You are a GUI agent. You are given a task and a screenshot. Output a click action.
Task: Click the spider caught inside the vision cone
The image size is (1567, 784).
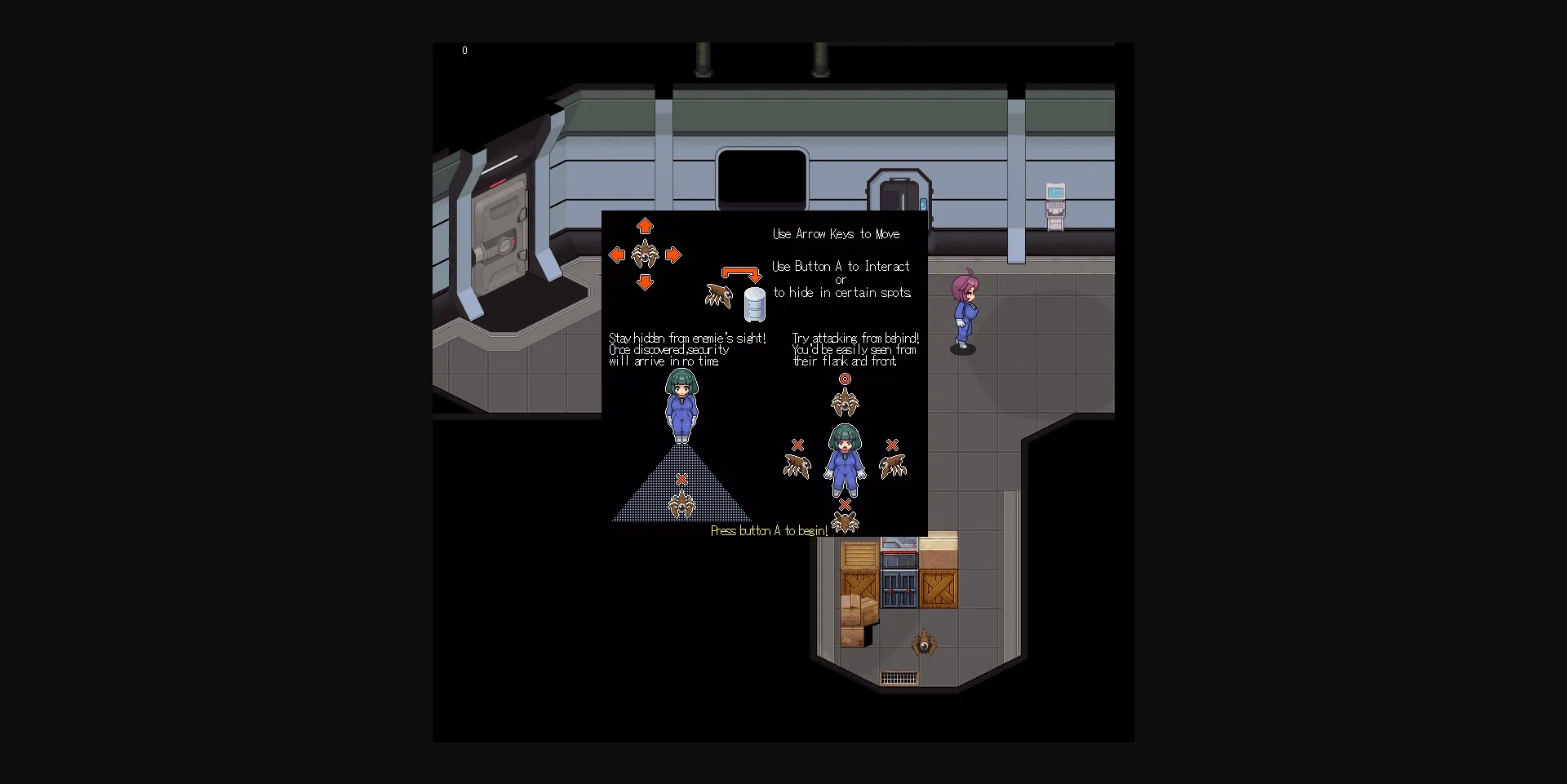(x=684, y=503)
